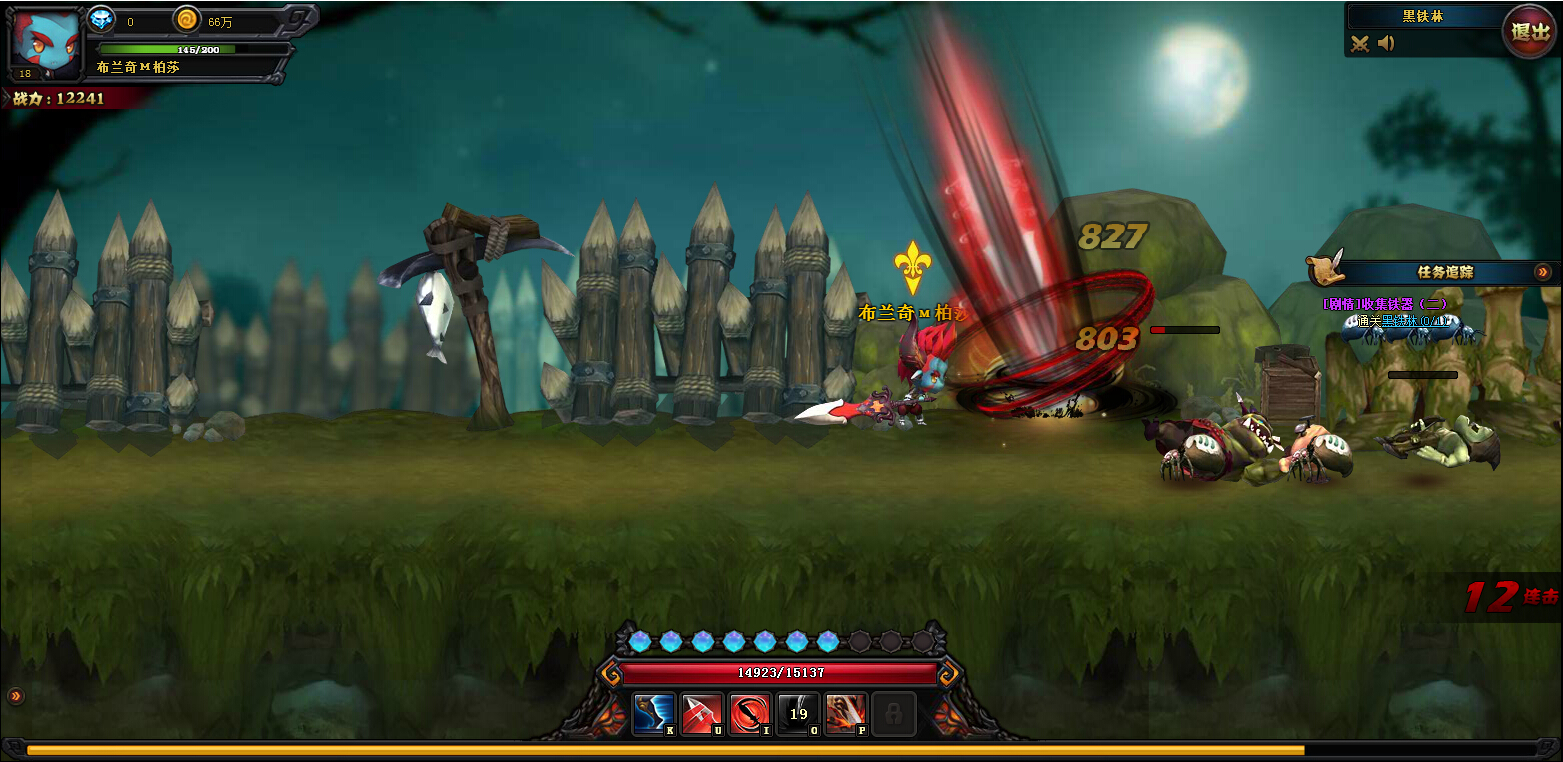Cast the fiery blade strike skill
This screenshot has width=1563, height=762.
(x=846, y=714)
